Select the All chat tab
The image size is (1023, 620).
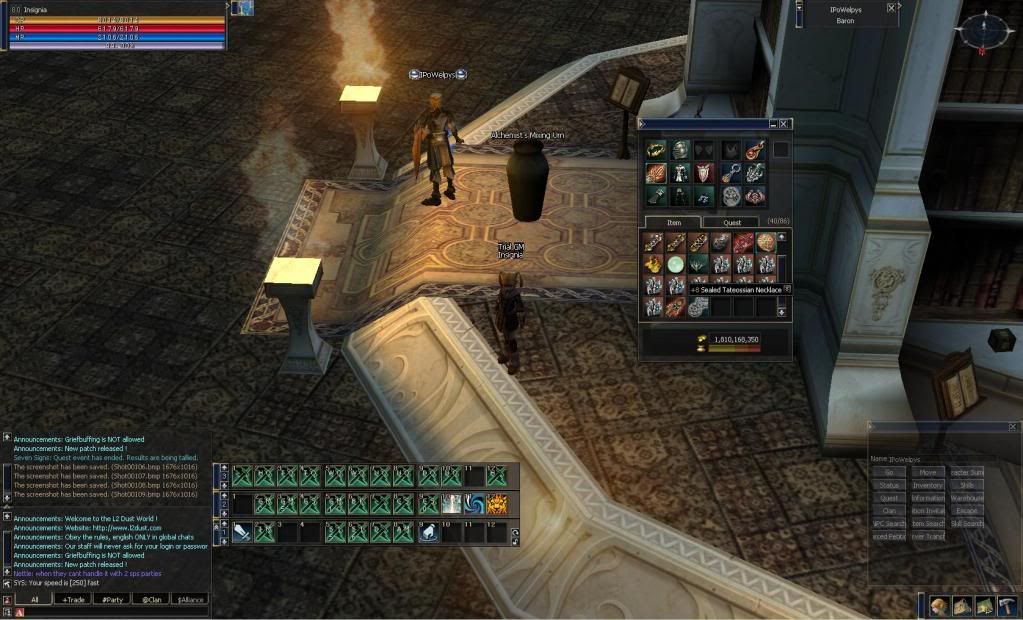34,599
